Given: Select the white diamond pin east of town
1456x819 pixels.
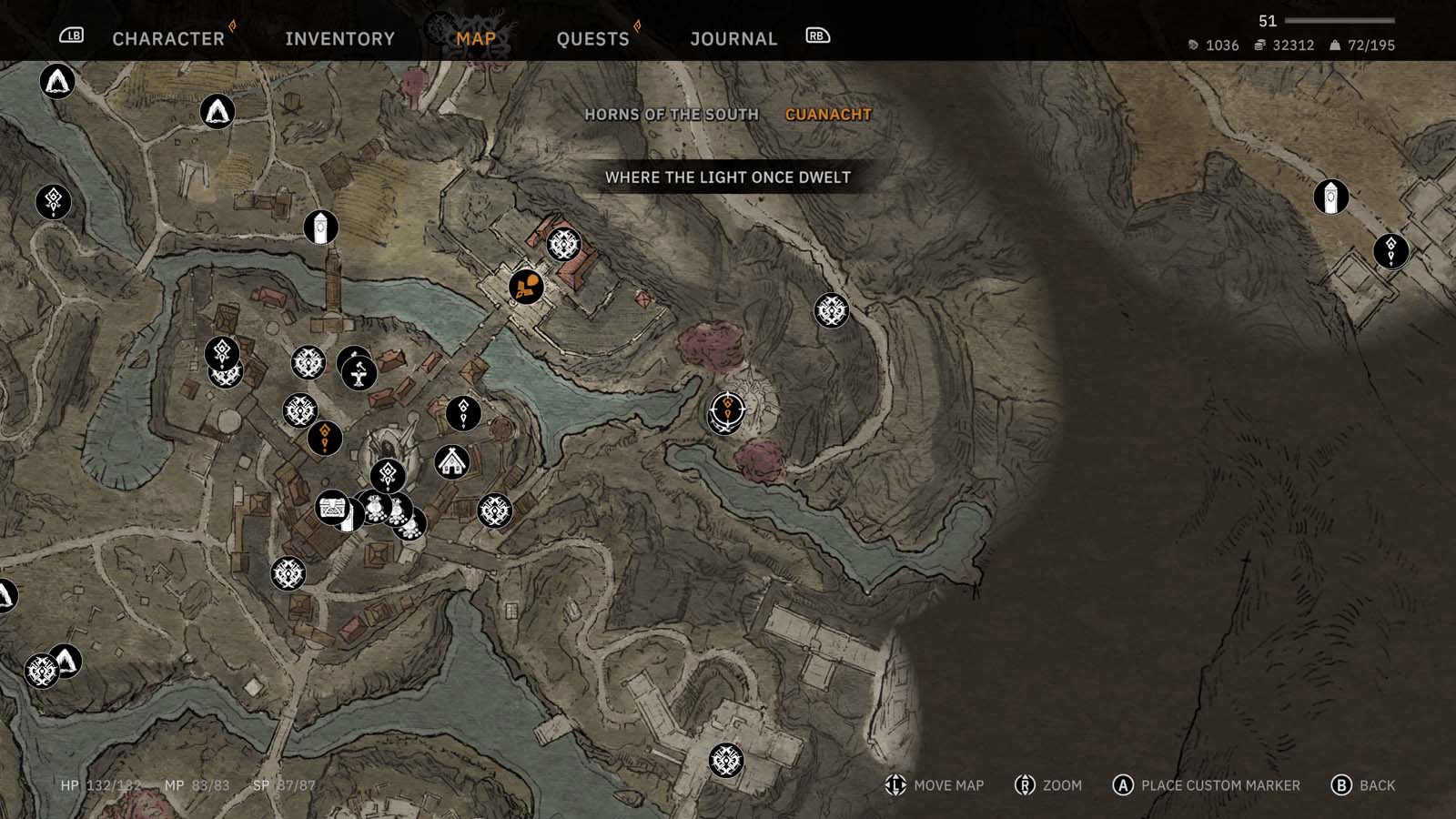Looking at the screenshot, I should click(x=463, y=415).
